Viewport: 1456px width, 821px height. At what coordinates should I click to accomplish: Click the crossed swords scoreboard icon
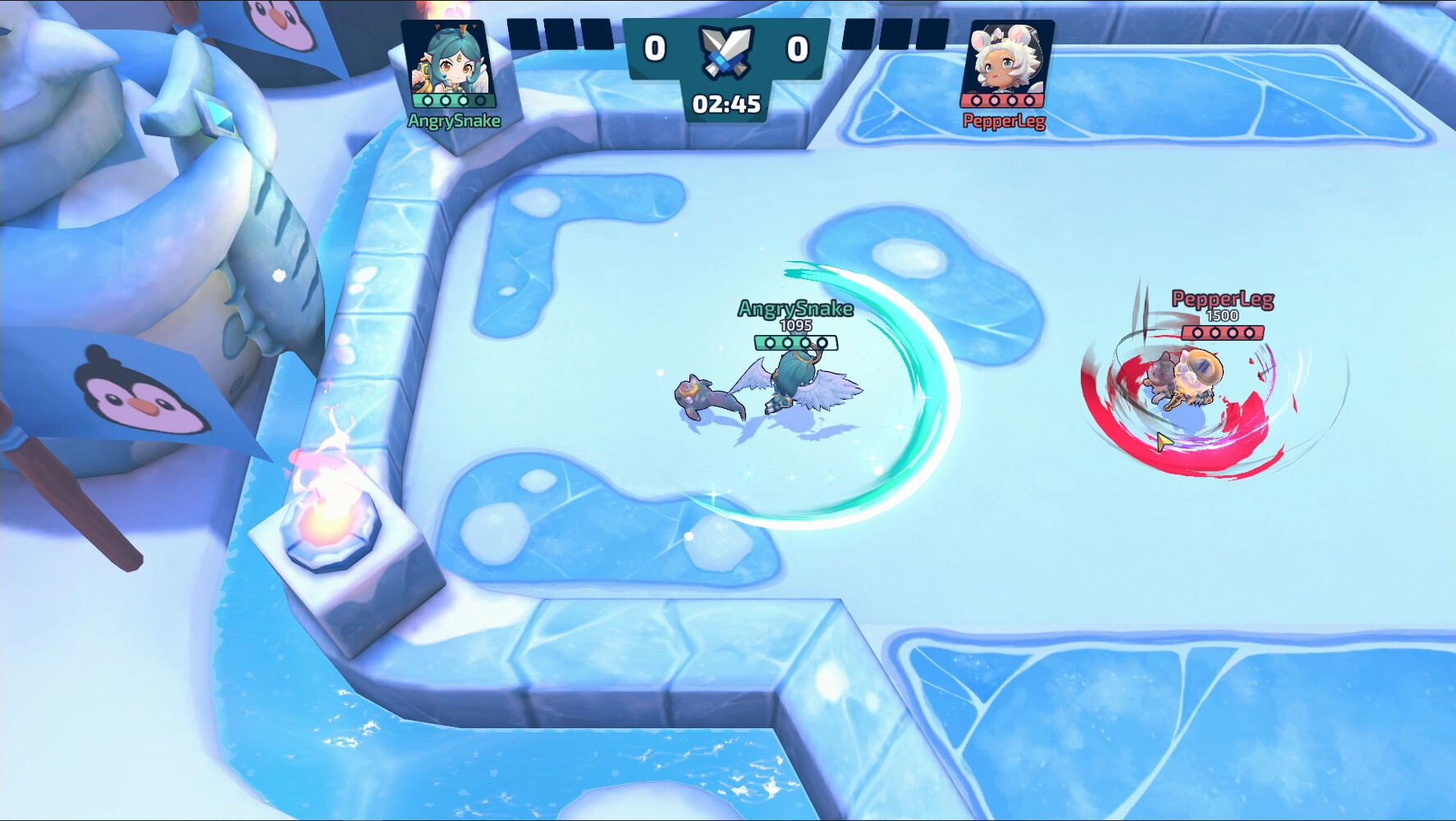[x=725, y=49]
